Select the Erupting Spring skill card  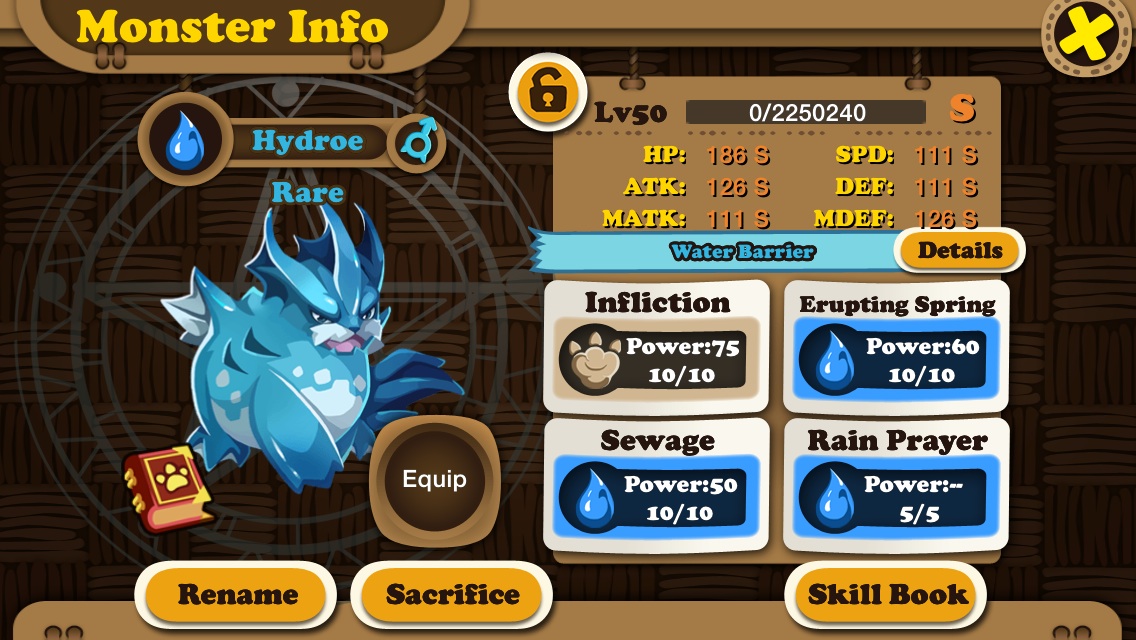tap(896, 346)
